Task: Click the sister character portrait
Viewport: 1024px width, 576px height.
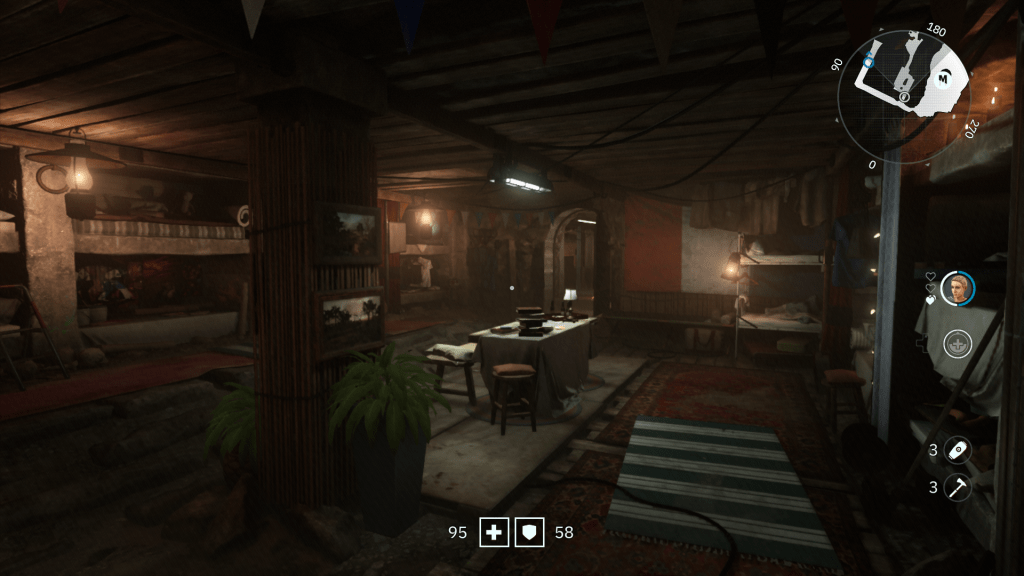Action: pyautogui.click(x=957, y=288)
